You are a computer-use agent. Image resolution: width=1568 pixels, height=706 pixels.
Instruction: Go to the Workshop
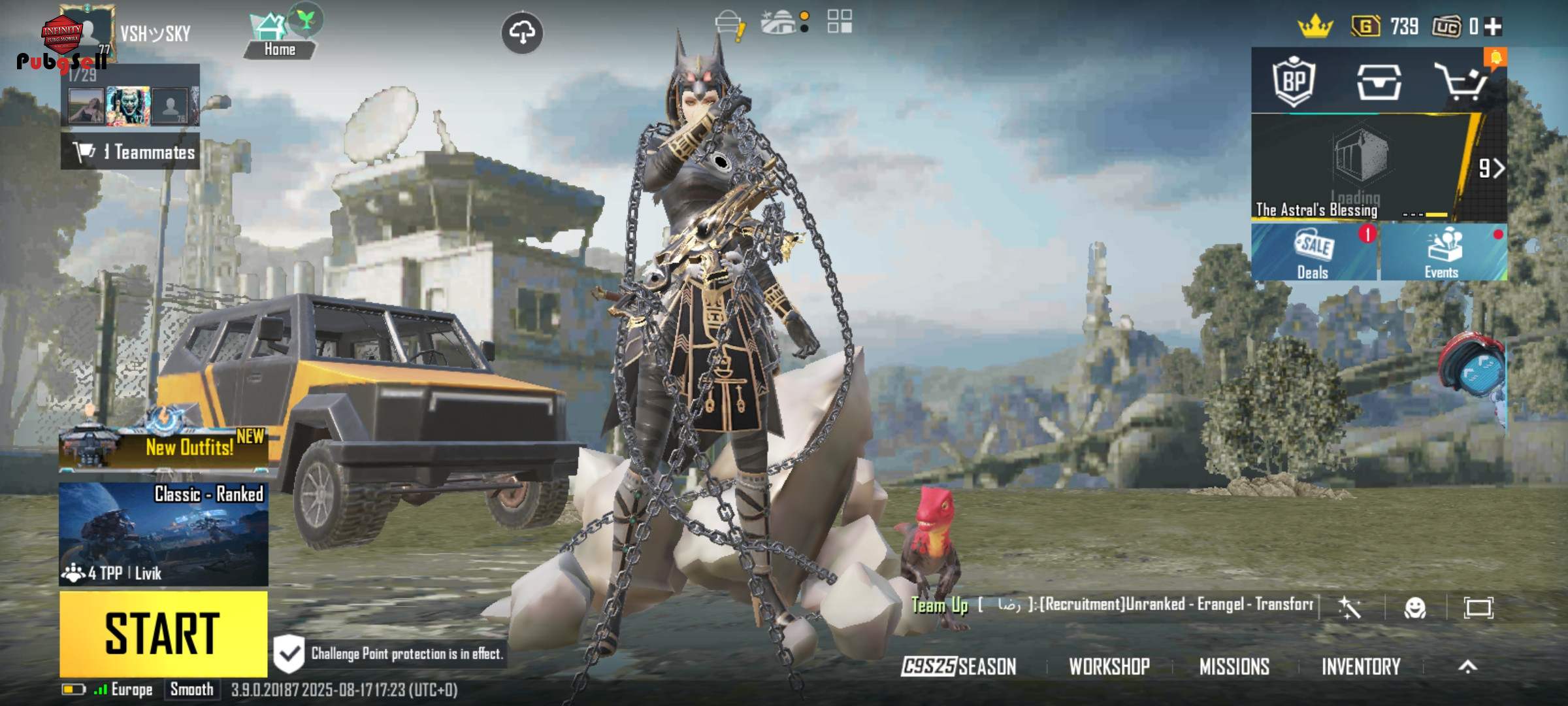(x=1109, y=666)
